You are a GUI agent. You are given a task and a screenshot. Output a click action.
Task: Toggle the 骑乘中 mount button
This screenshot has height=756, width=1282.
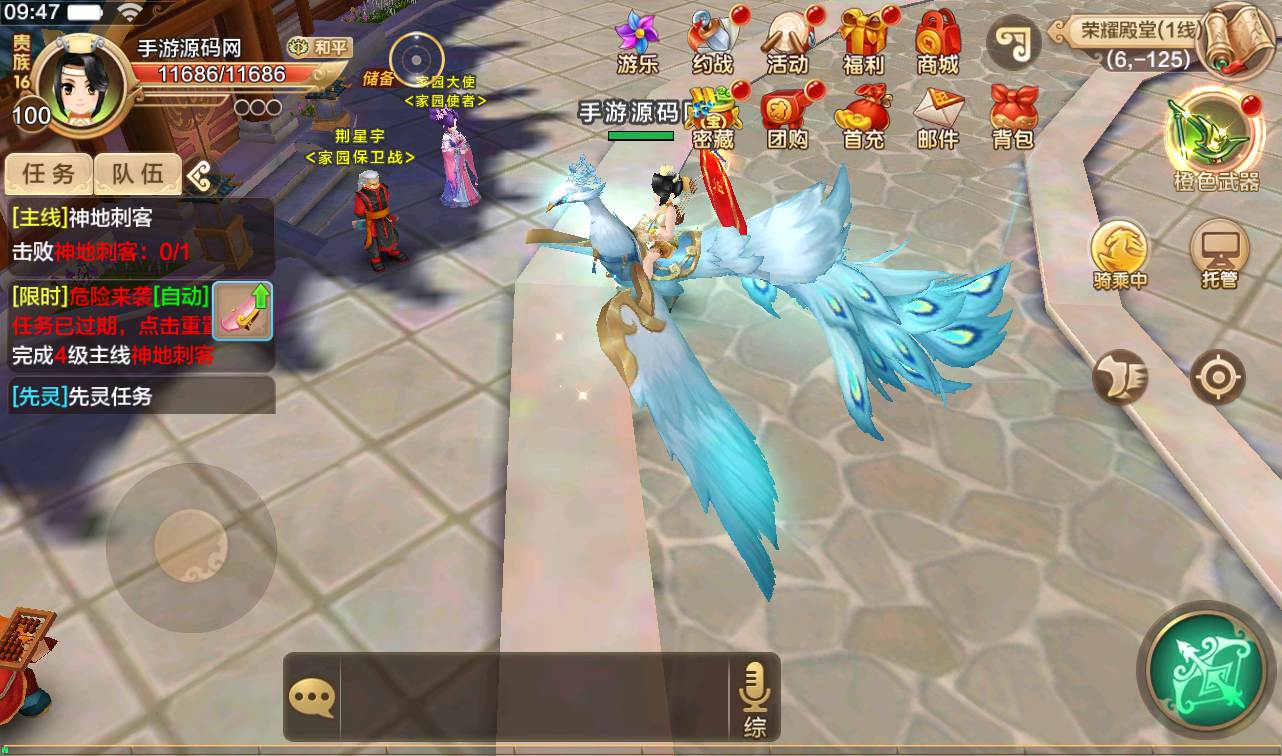1120,255
